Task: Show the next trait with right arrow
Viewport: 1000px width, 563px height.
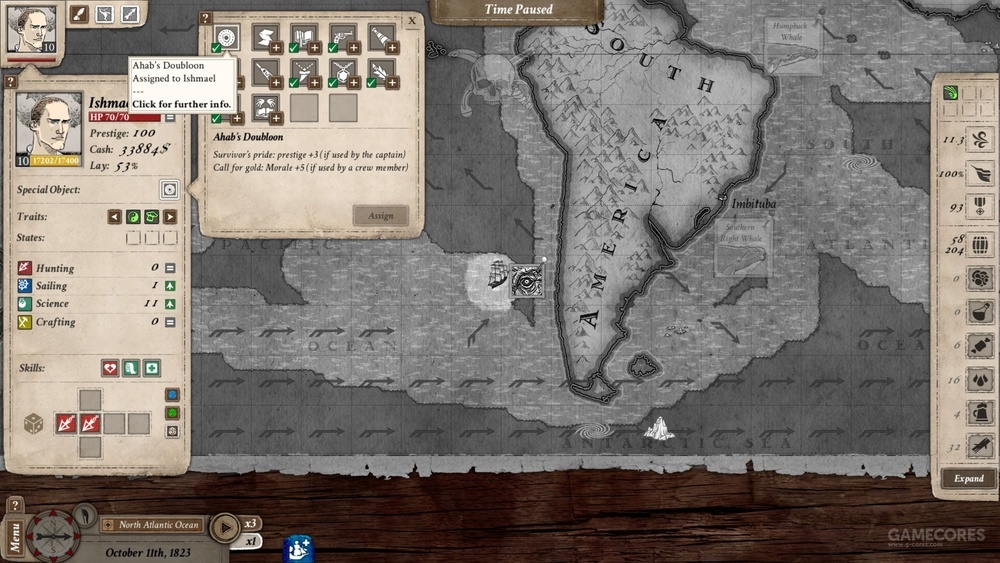Action: click(170, 217)
